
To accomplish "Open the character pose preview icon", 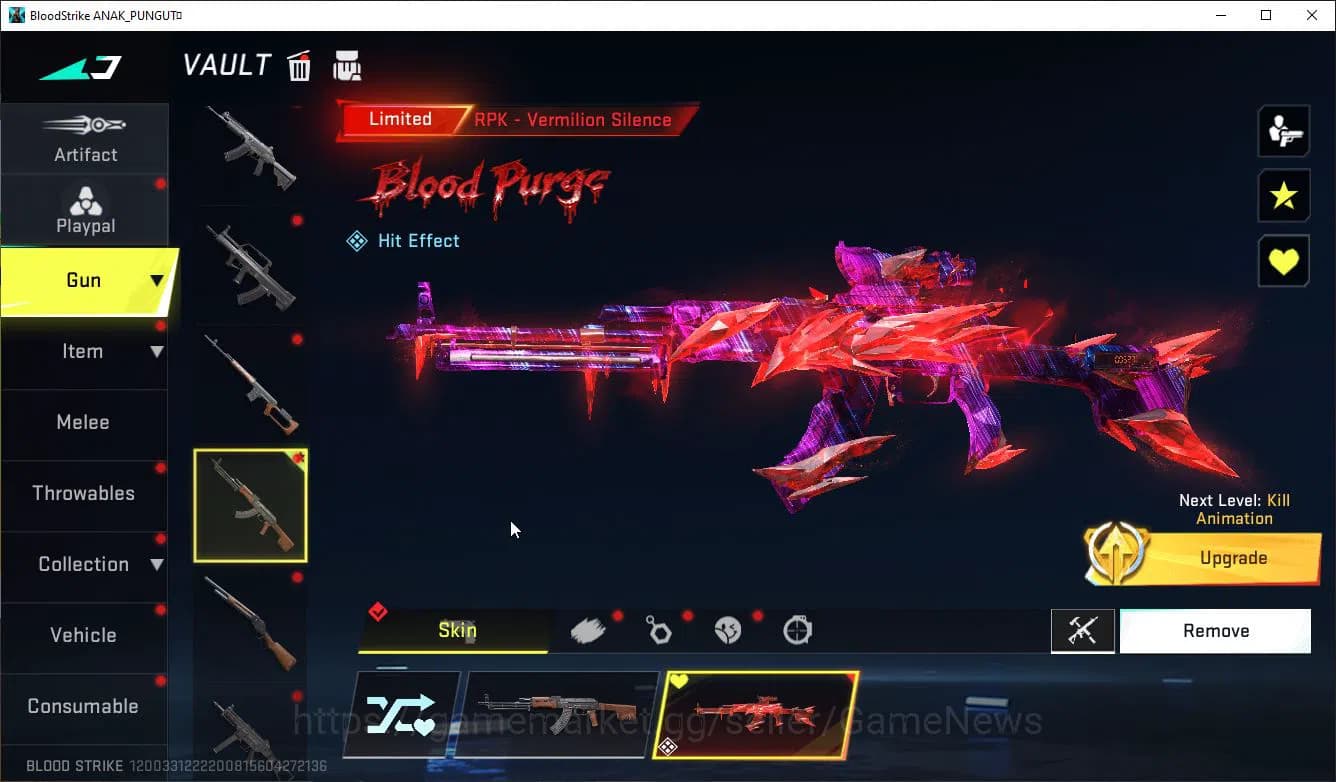I will click(1284, 130).
